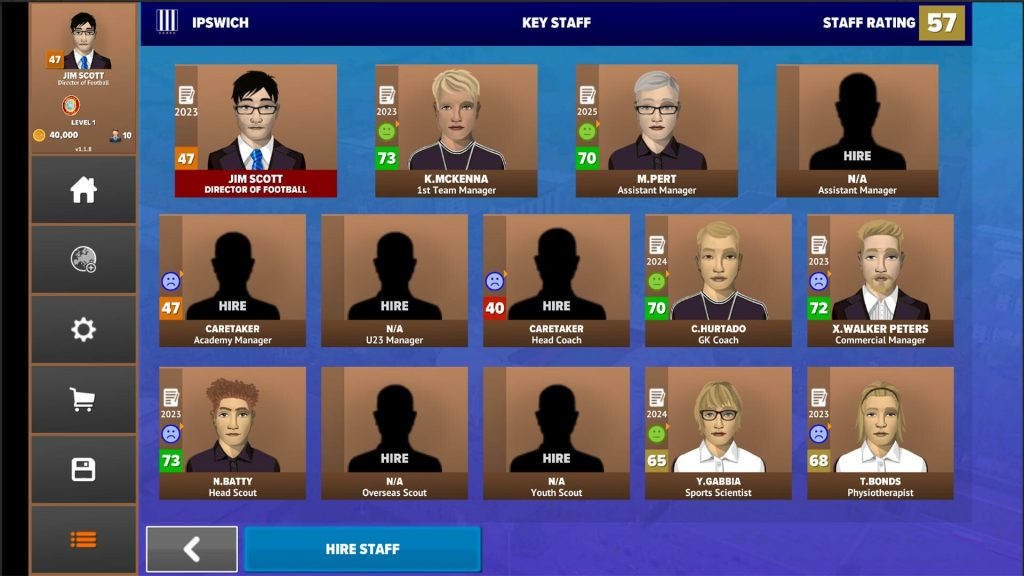The image size is (1024, 576).
Task: Open X.Walker Peters Commercial Manager card
Action: tap(880, 281)
